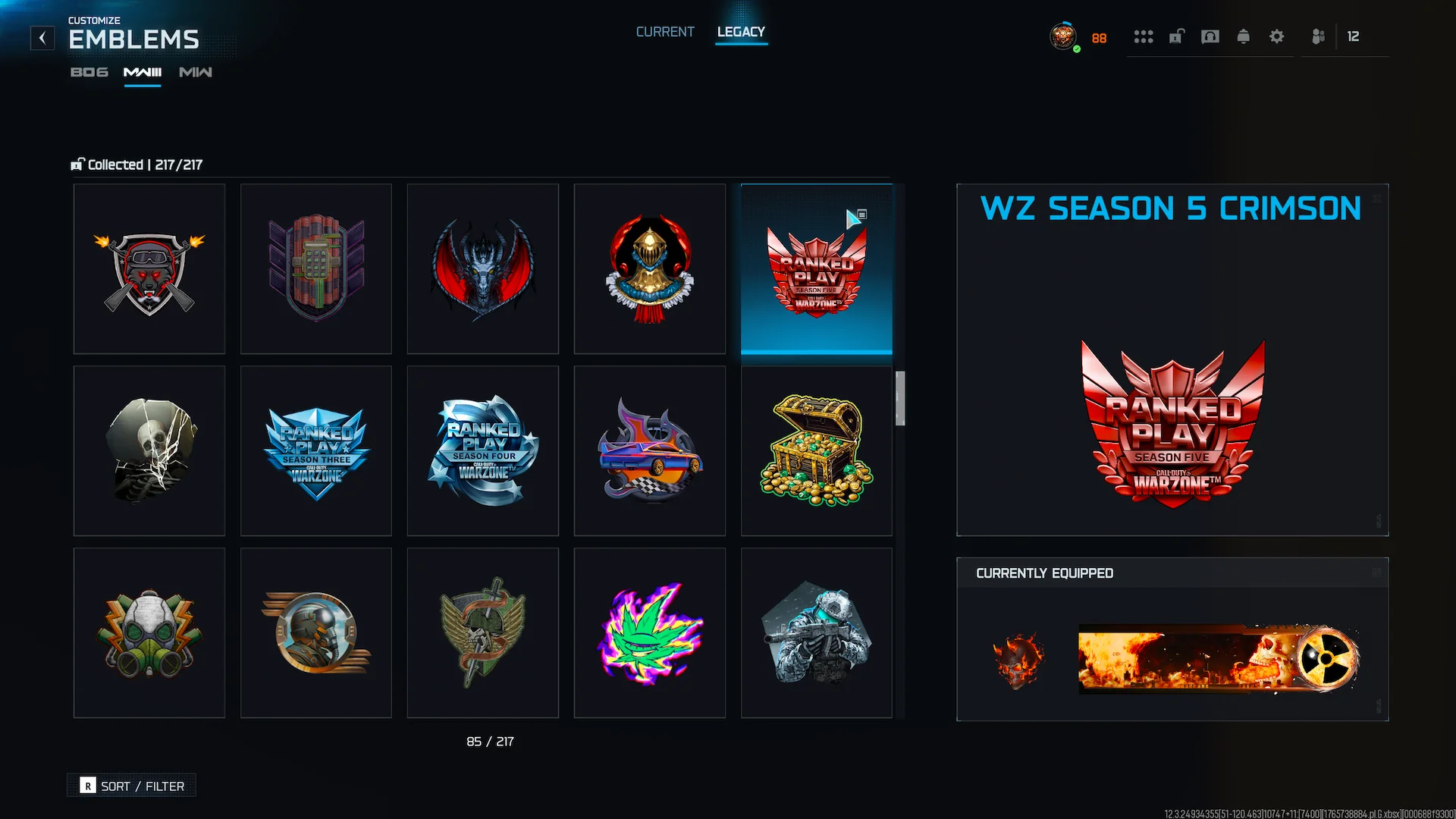The height and width of the screenshot is (819, 1456).
Task: Switch to the BO6 emblem category
Action: click(x=89, y=72)
